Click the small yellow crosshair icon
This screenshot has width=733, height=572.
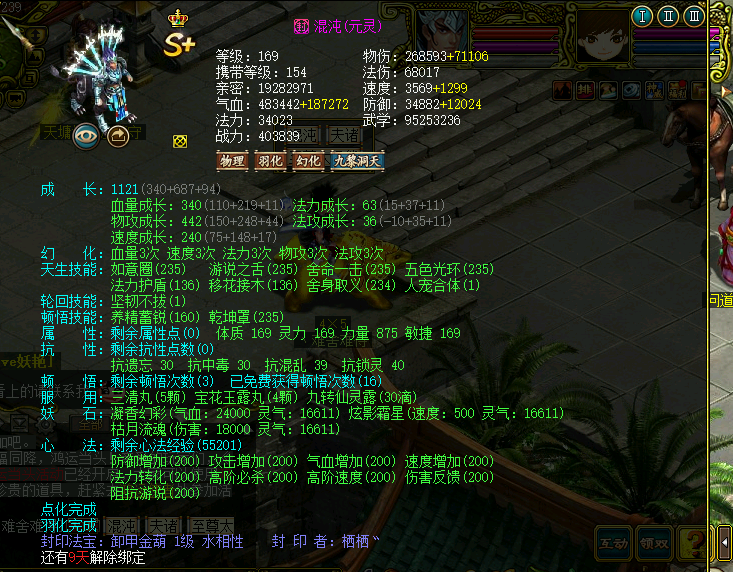180,141
